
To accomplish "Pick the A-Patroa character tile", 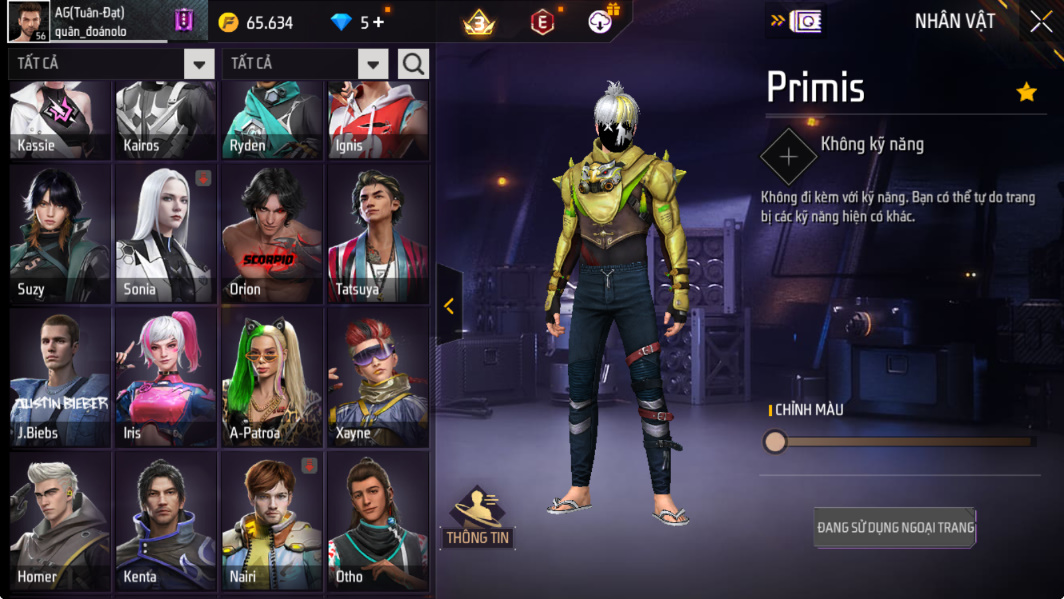I will (x=272, y=377).
